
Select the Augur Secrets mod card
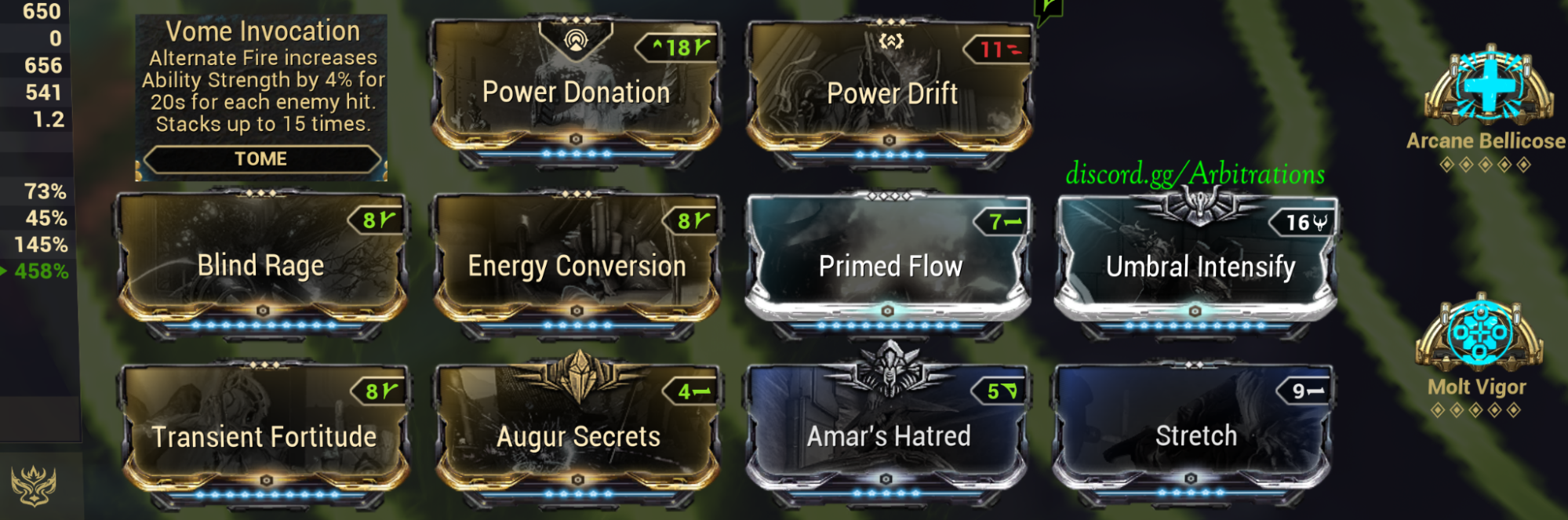tap(578, 435)
